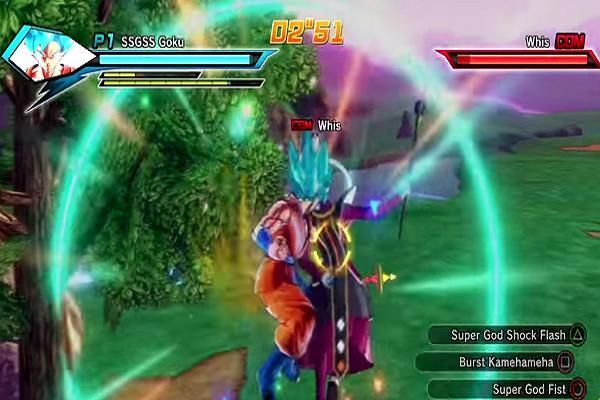Select the Super God Shock Flash skill

(x=508, y=336)
